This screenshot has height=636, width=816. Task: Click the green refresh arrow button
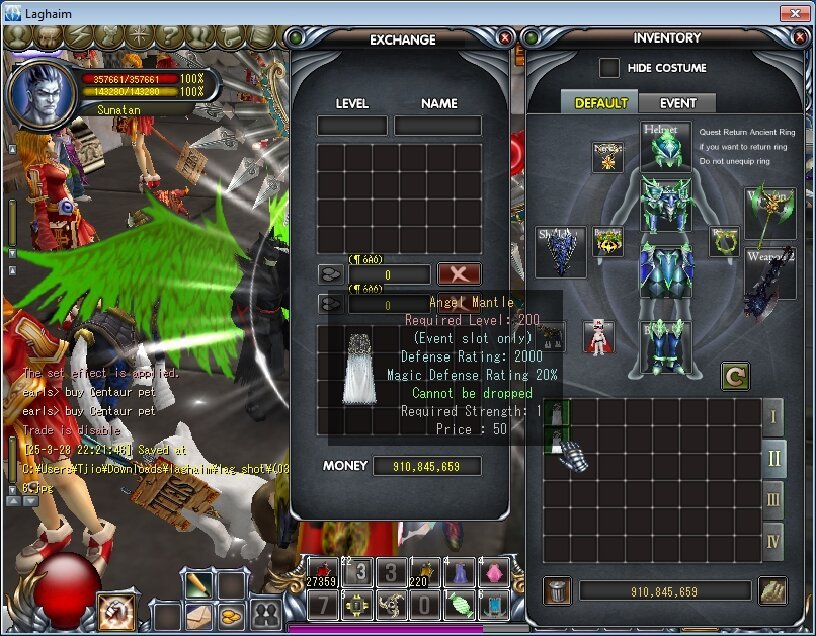[x=735, y=377]
